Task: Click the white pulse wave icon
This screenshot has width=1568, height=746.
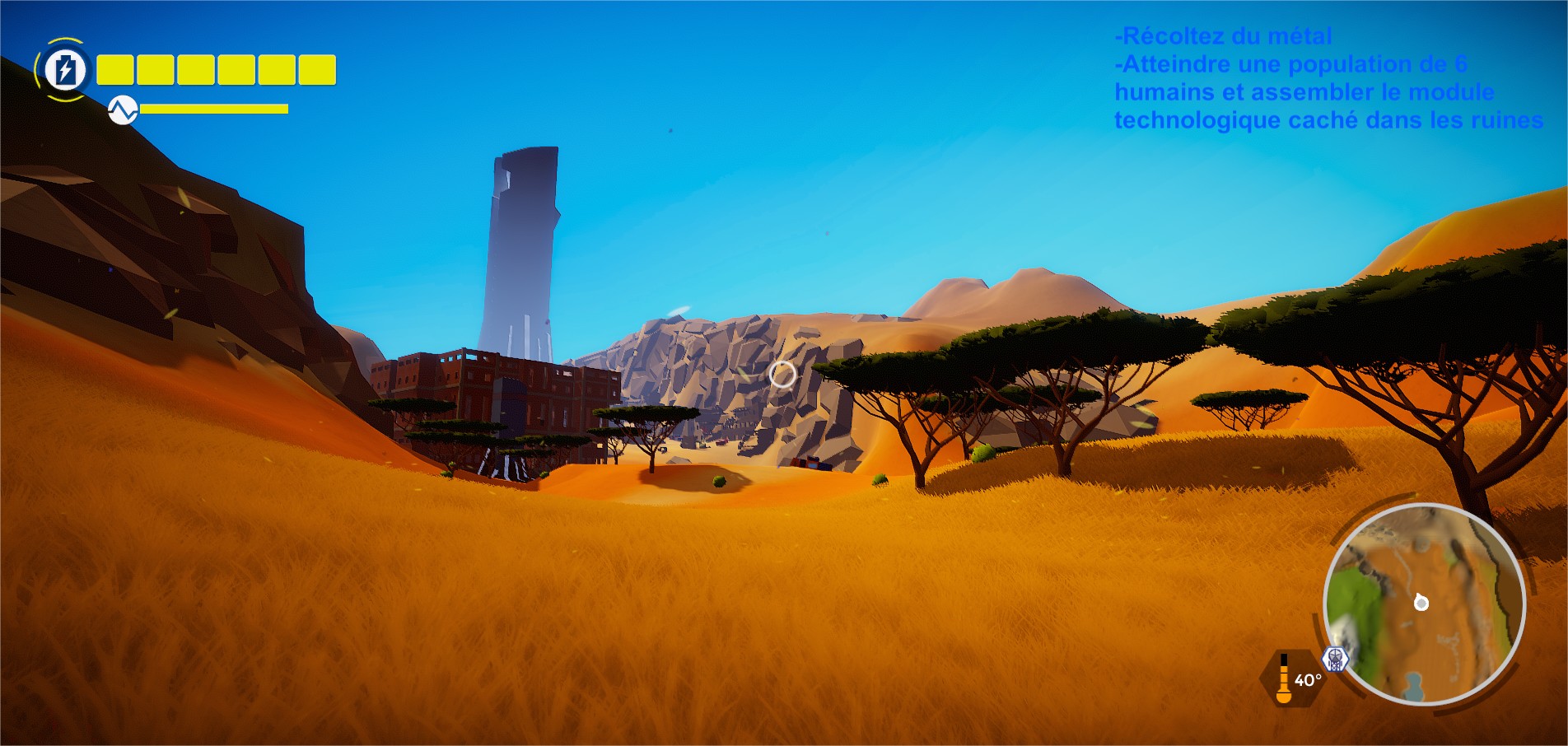Action: [123, 110]
